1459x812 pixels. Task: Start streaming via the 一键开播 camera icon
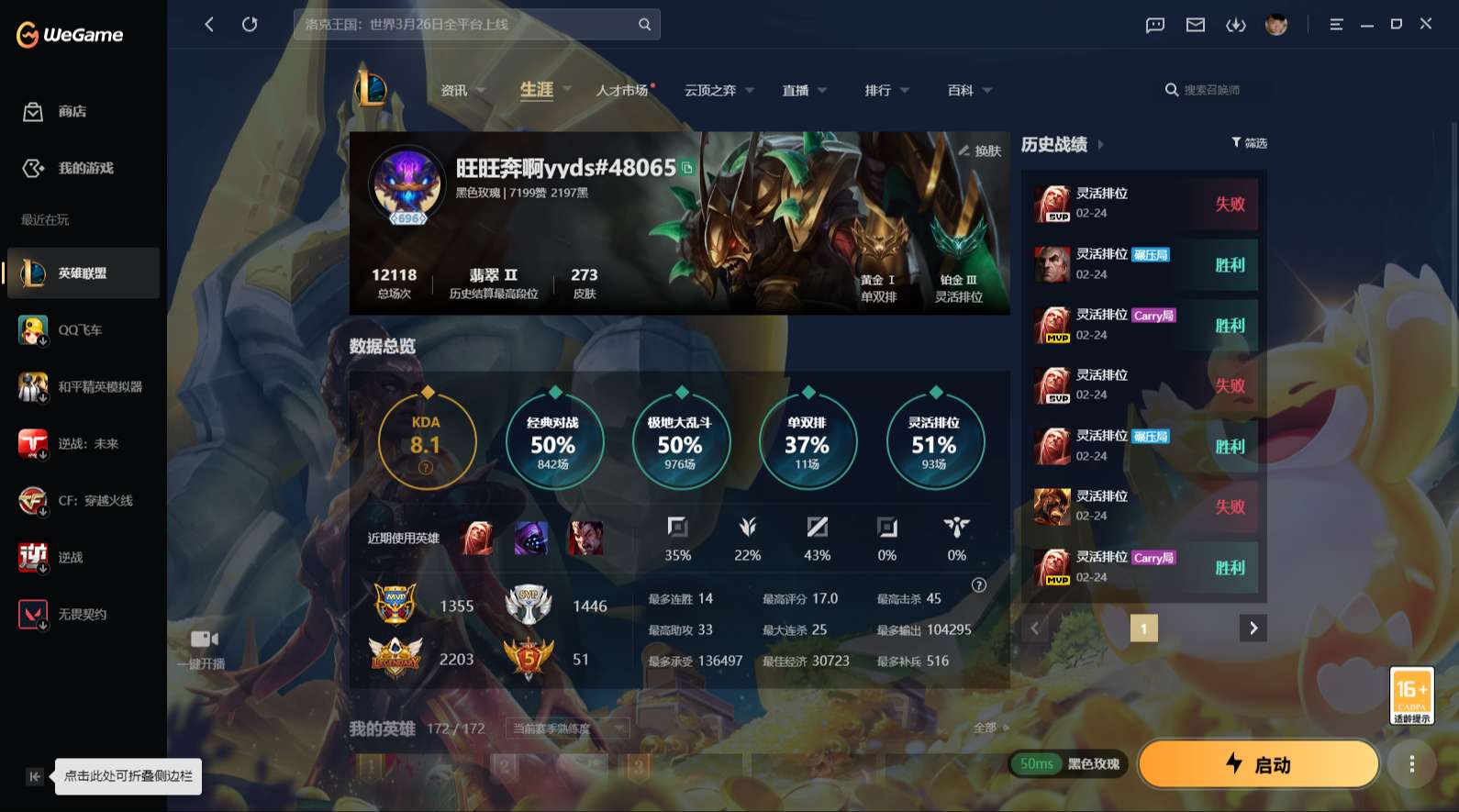click(x=206, y=639)
